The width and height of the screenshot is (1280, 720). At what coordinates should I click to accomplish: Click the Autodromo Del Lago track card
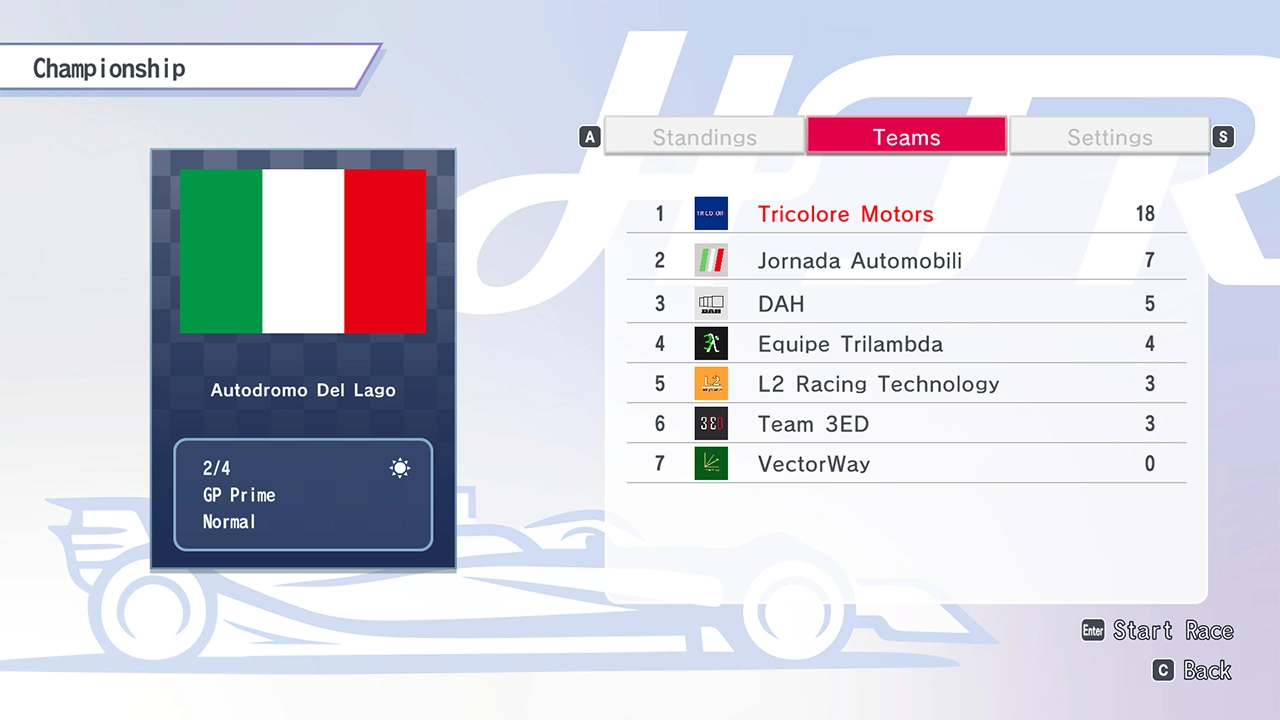[x=303, y=360]
